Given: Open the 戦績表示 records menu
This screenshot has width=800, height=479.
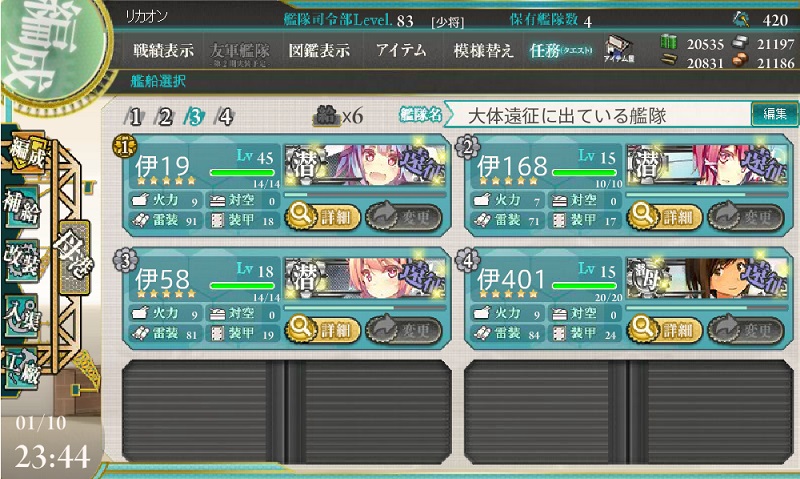Looking at the screenshot, I should (x=165, y=50).
